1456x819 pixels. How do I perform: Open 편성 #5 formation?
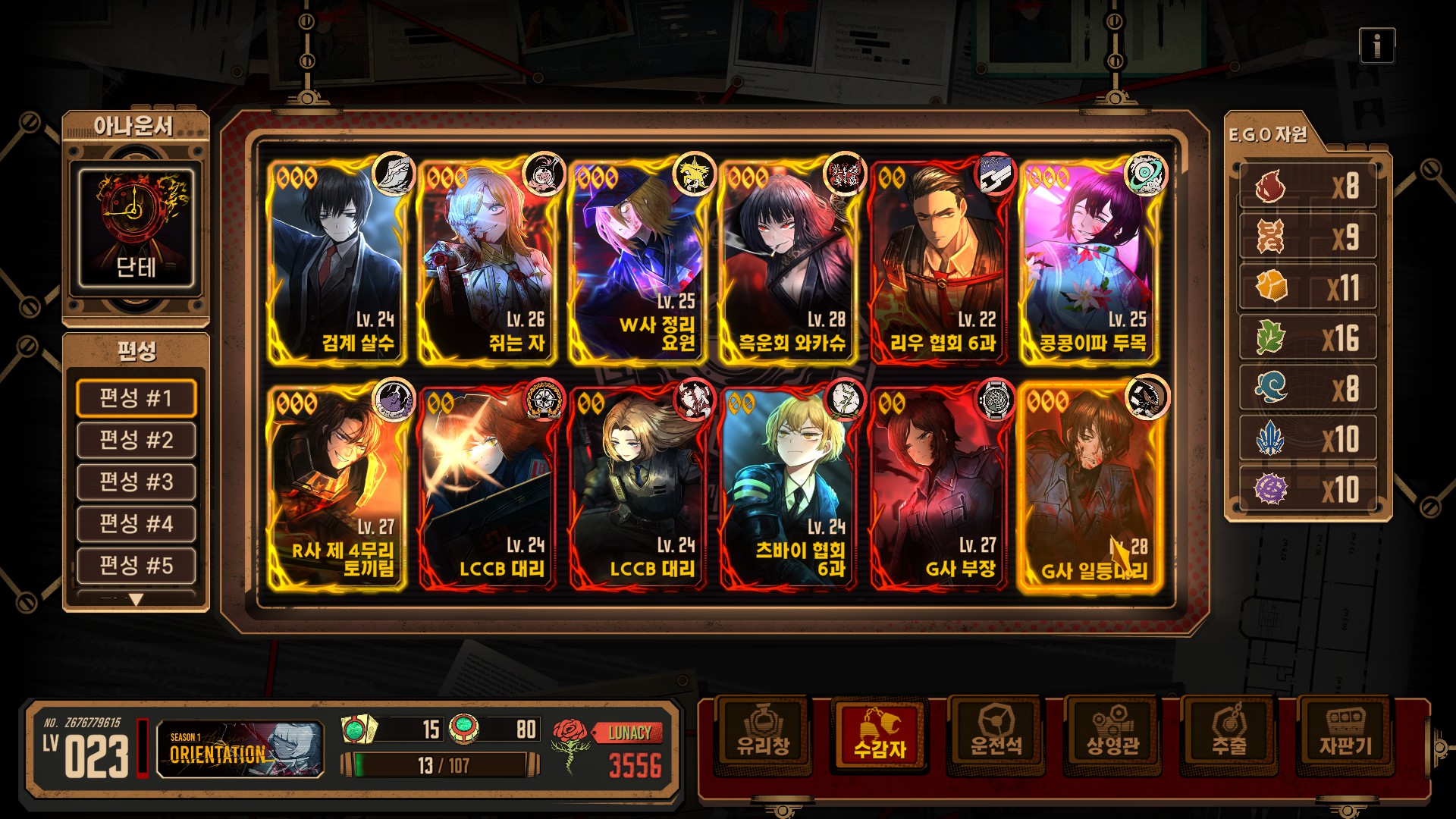[x=136, y=565]
